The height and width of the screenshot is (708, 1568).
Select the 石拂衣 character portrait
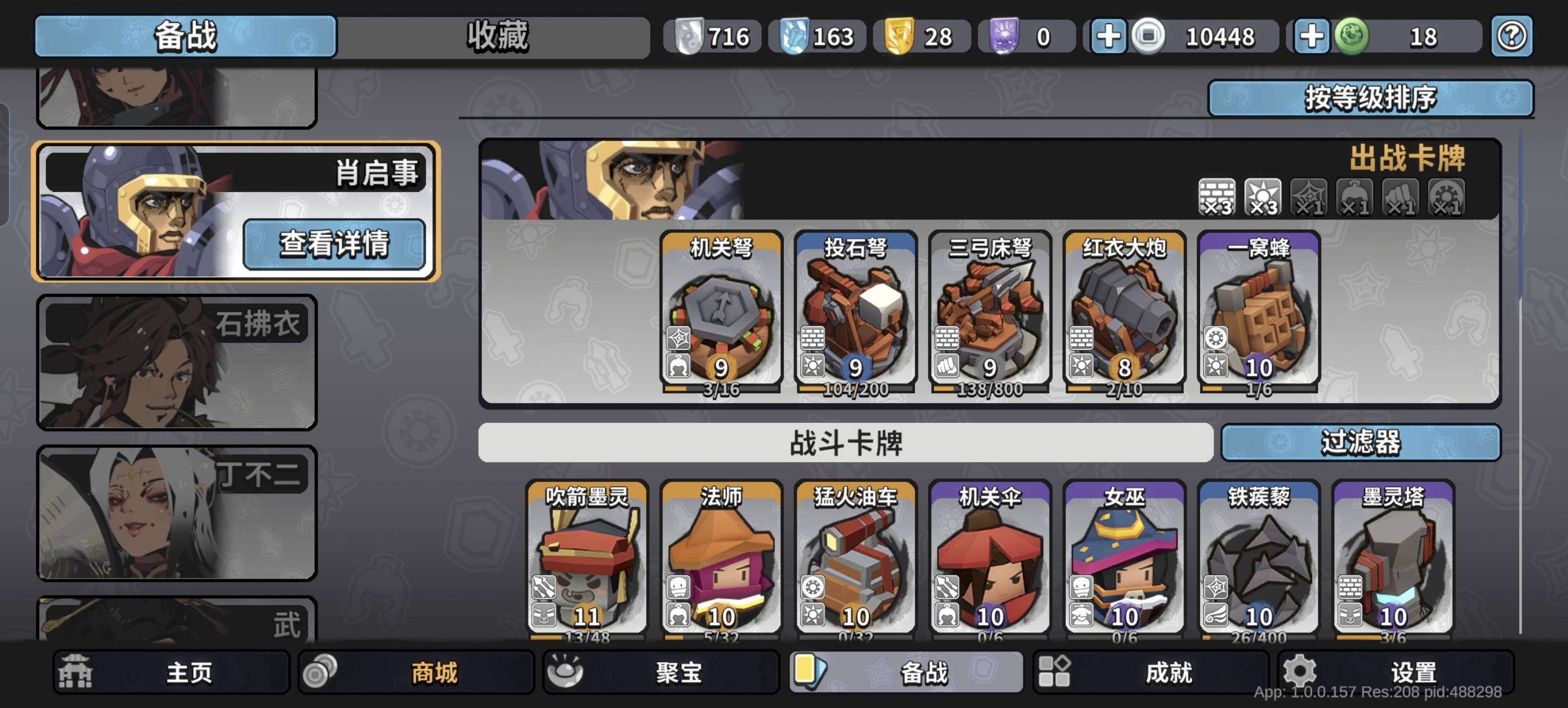point(176,362)
